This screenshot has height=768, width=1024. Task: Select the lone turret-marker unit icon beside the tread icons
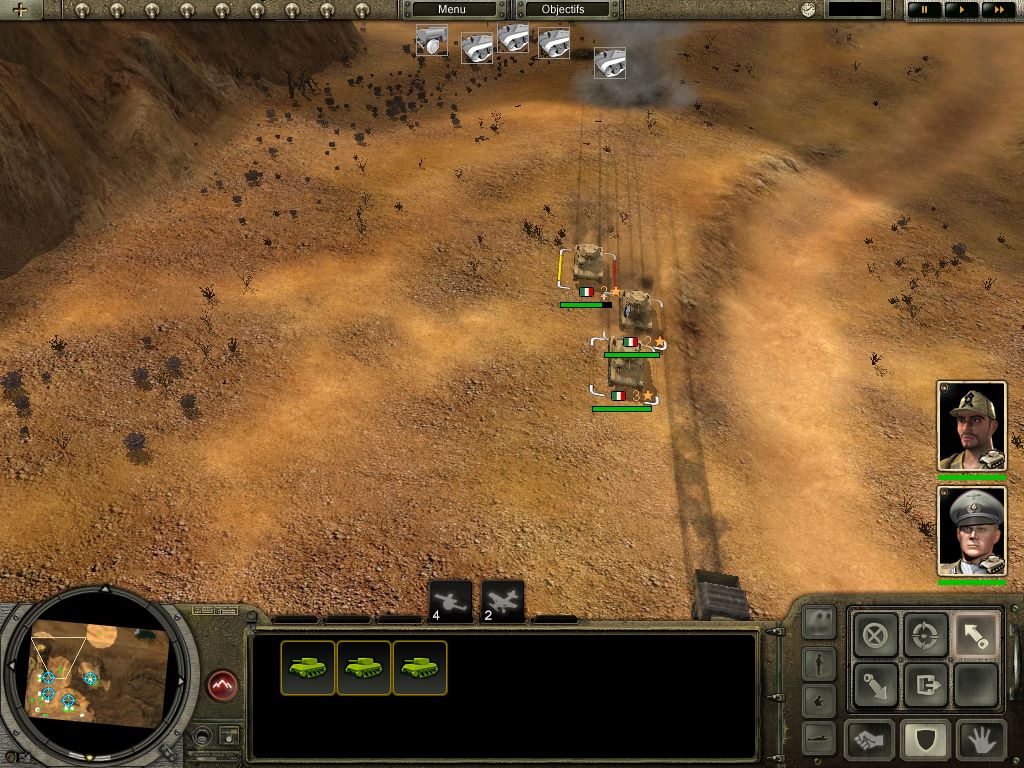pos(432,41)
